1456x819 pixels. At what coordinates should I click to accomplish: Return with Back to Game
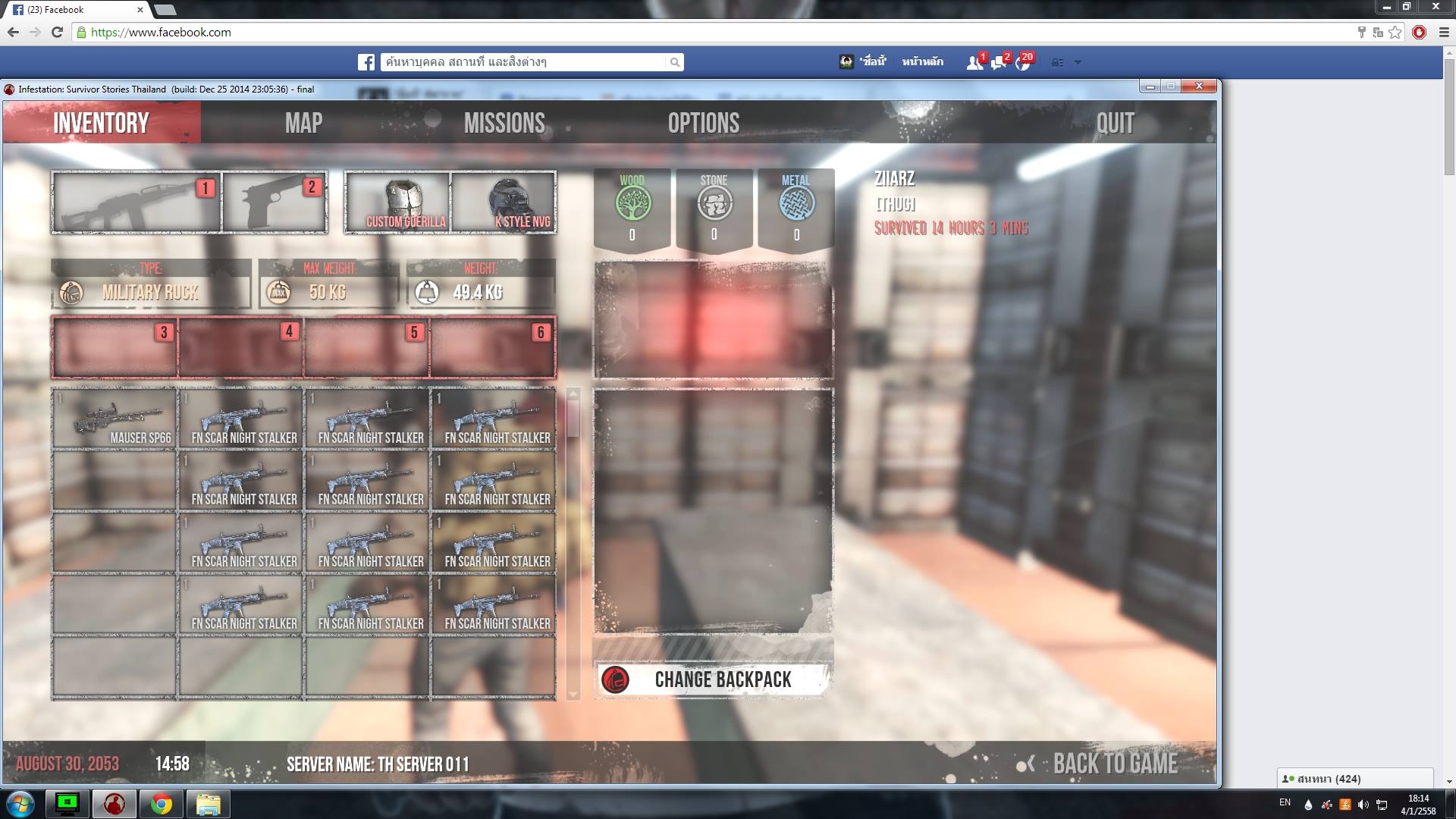pos(1113,764)
